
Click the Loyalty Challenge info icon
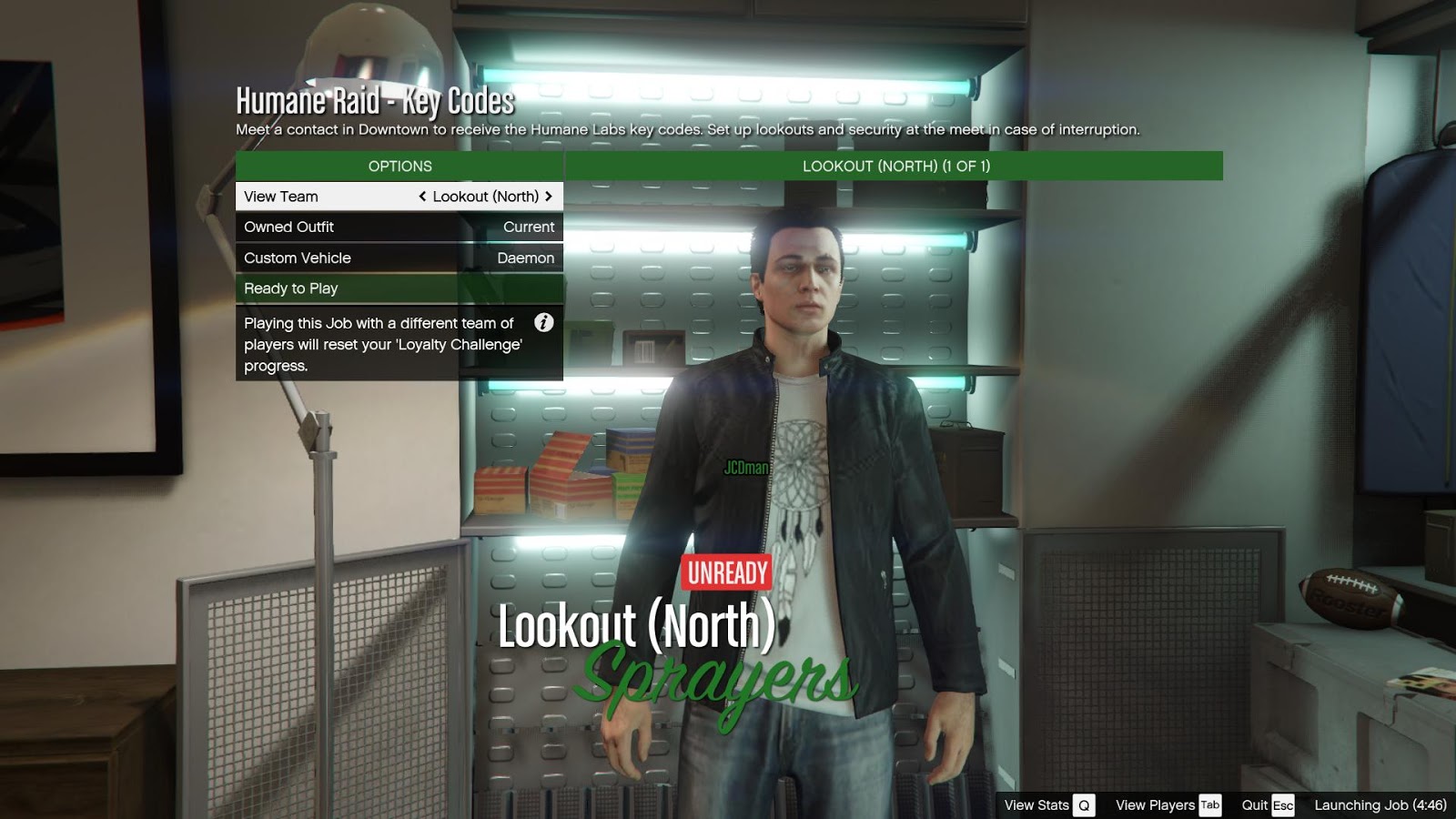pos(543,322)
